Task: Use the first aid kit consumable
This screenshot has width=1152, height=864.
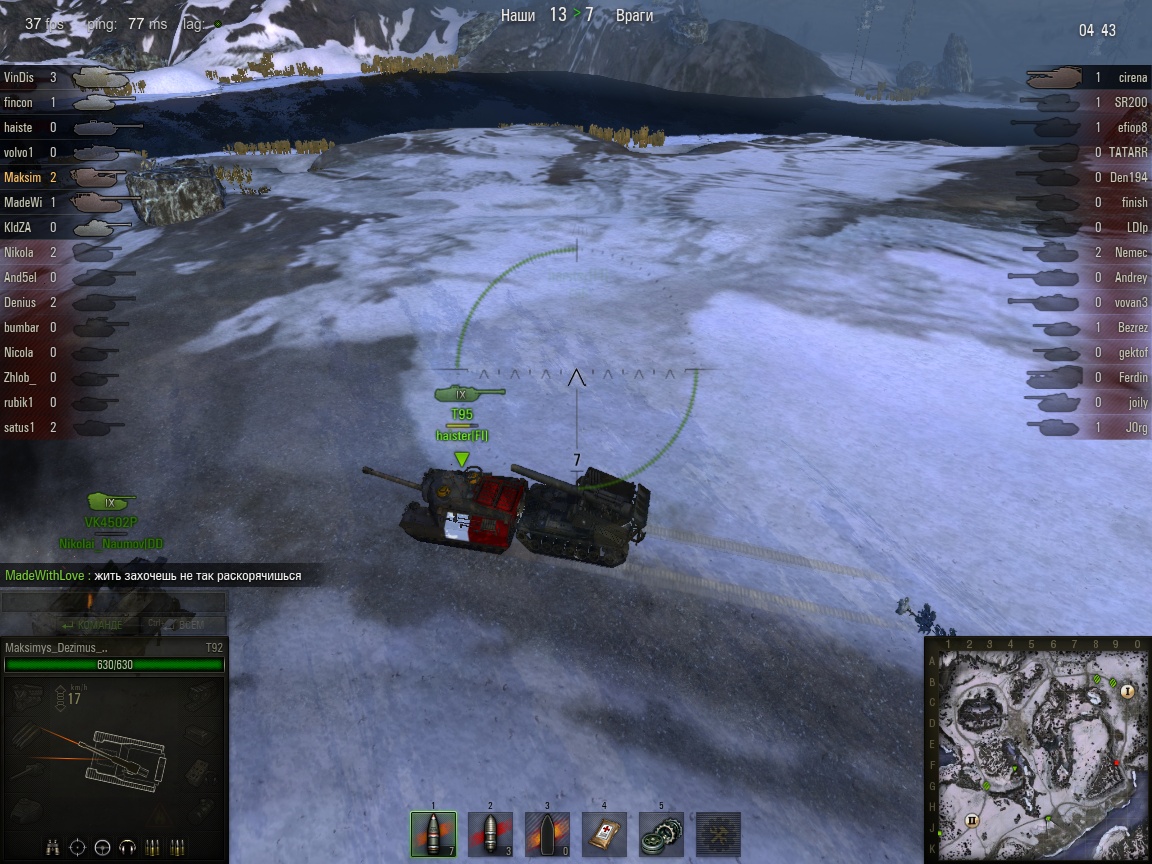Action: 604,833
